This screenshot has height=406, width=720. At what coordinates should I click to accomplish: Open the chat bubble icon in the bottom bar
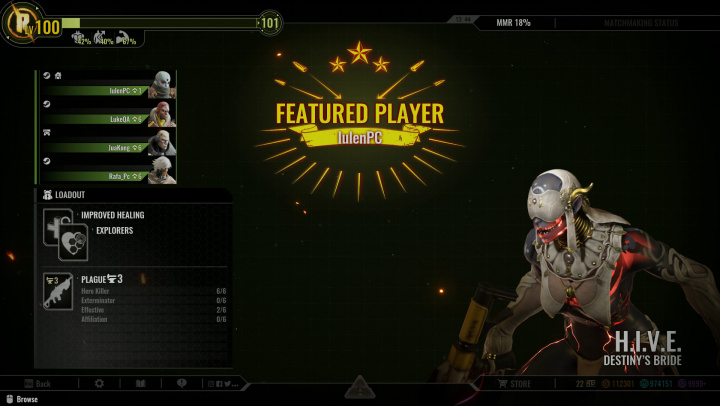[182, 383]
